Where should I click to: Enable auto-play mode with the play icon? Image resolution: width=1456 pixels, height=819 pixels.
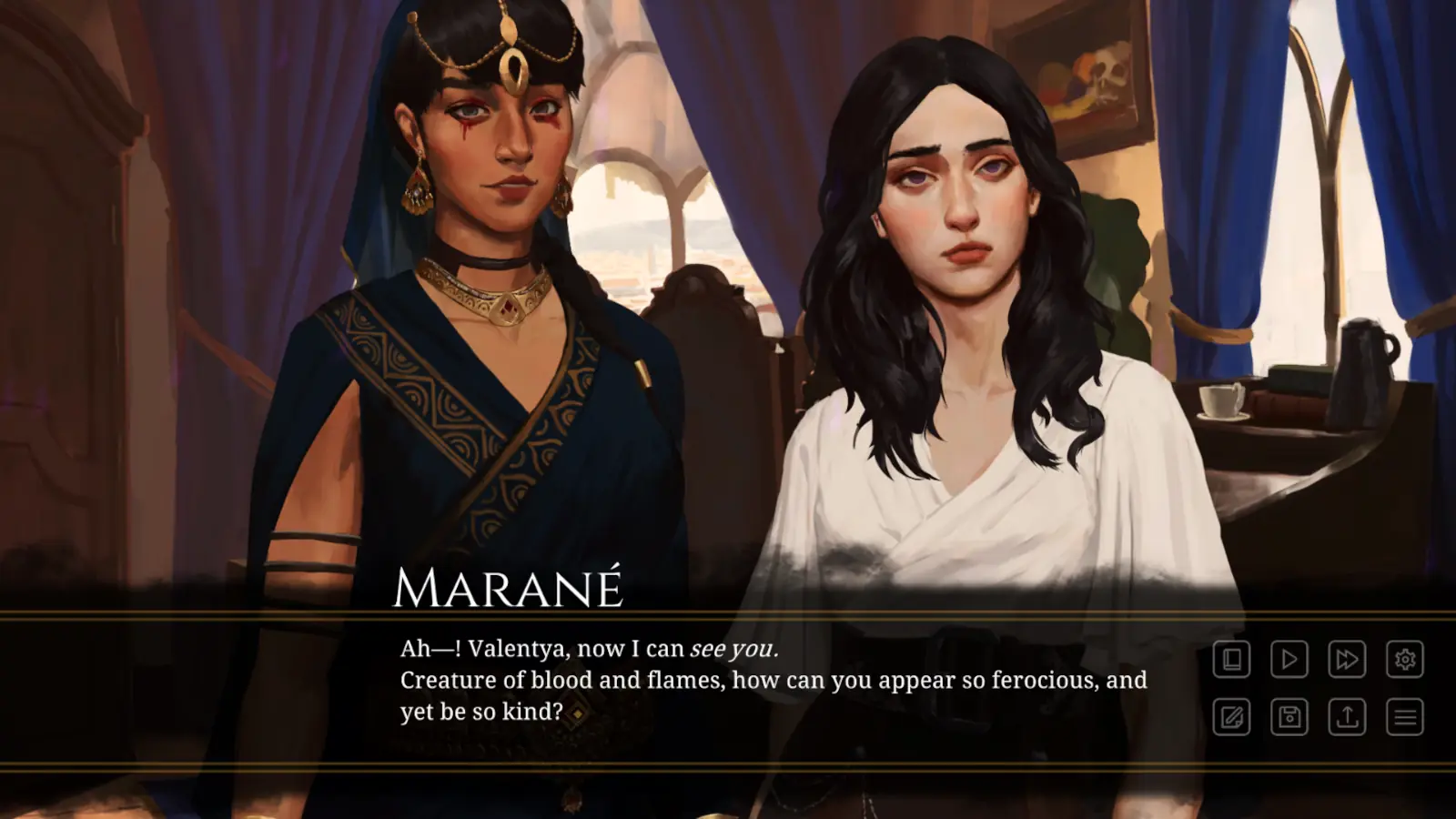[1290, 659]
